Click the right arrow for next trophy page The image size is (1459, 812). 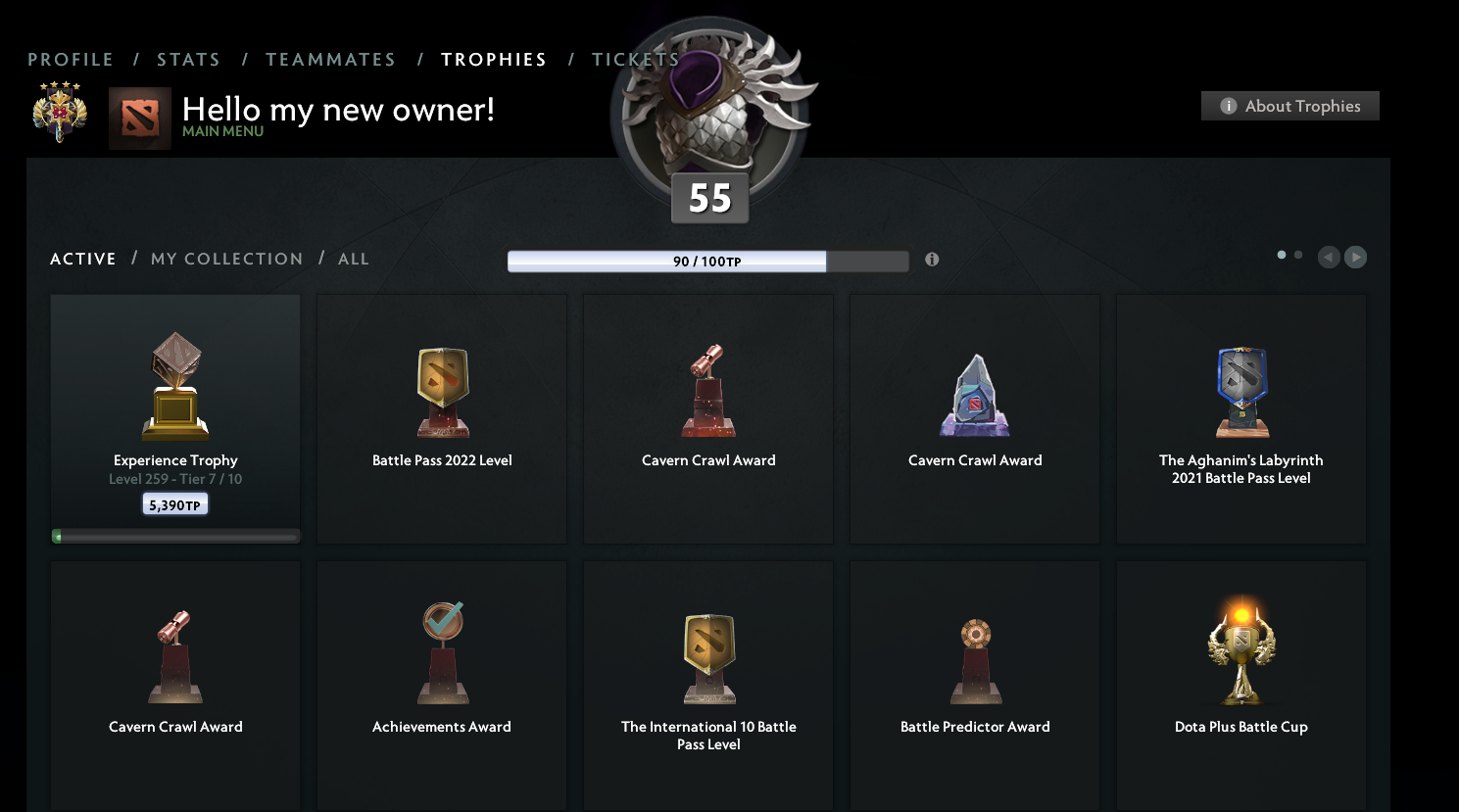tap(1355, 257)
